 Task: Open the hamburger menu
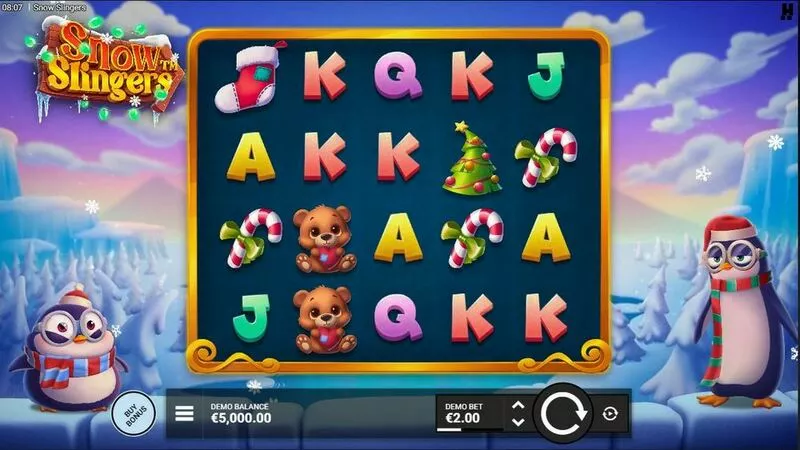pos(184,412)
